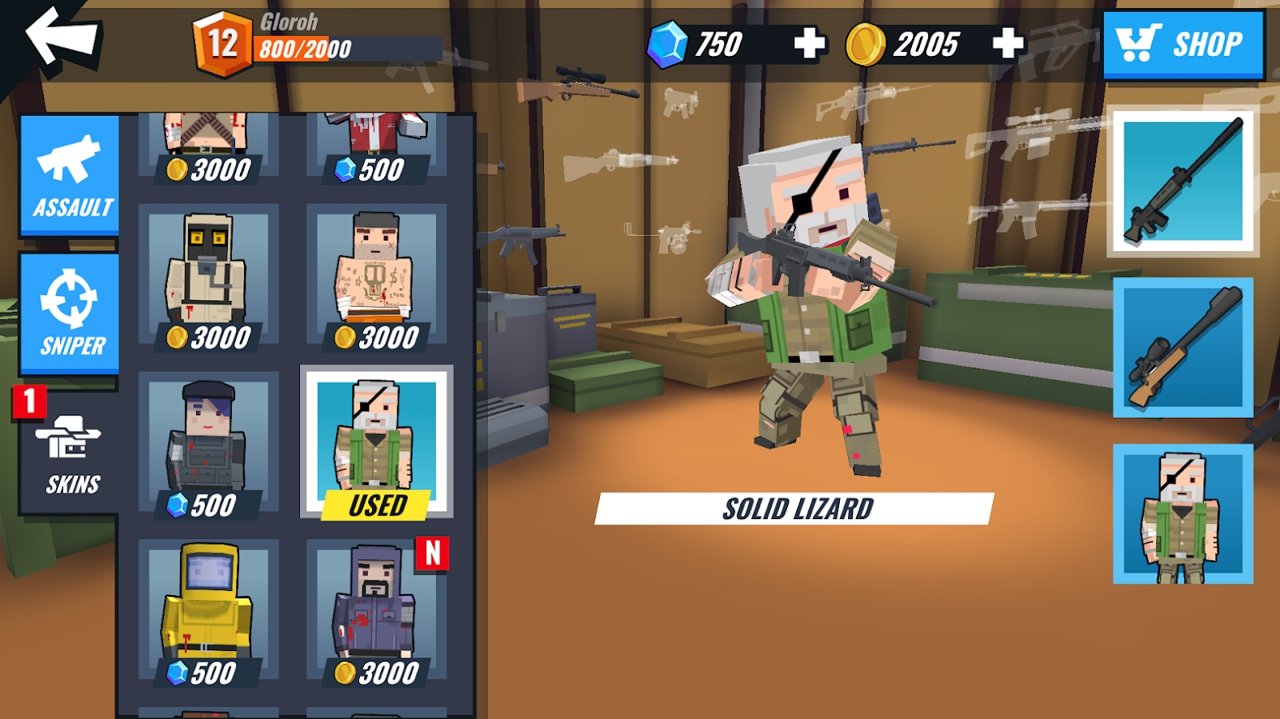Choose the new bearded skin marked N

[x=375, y=613]
